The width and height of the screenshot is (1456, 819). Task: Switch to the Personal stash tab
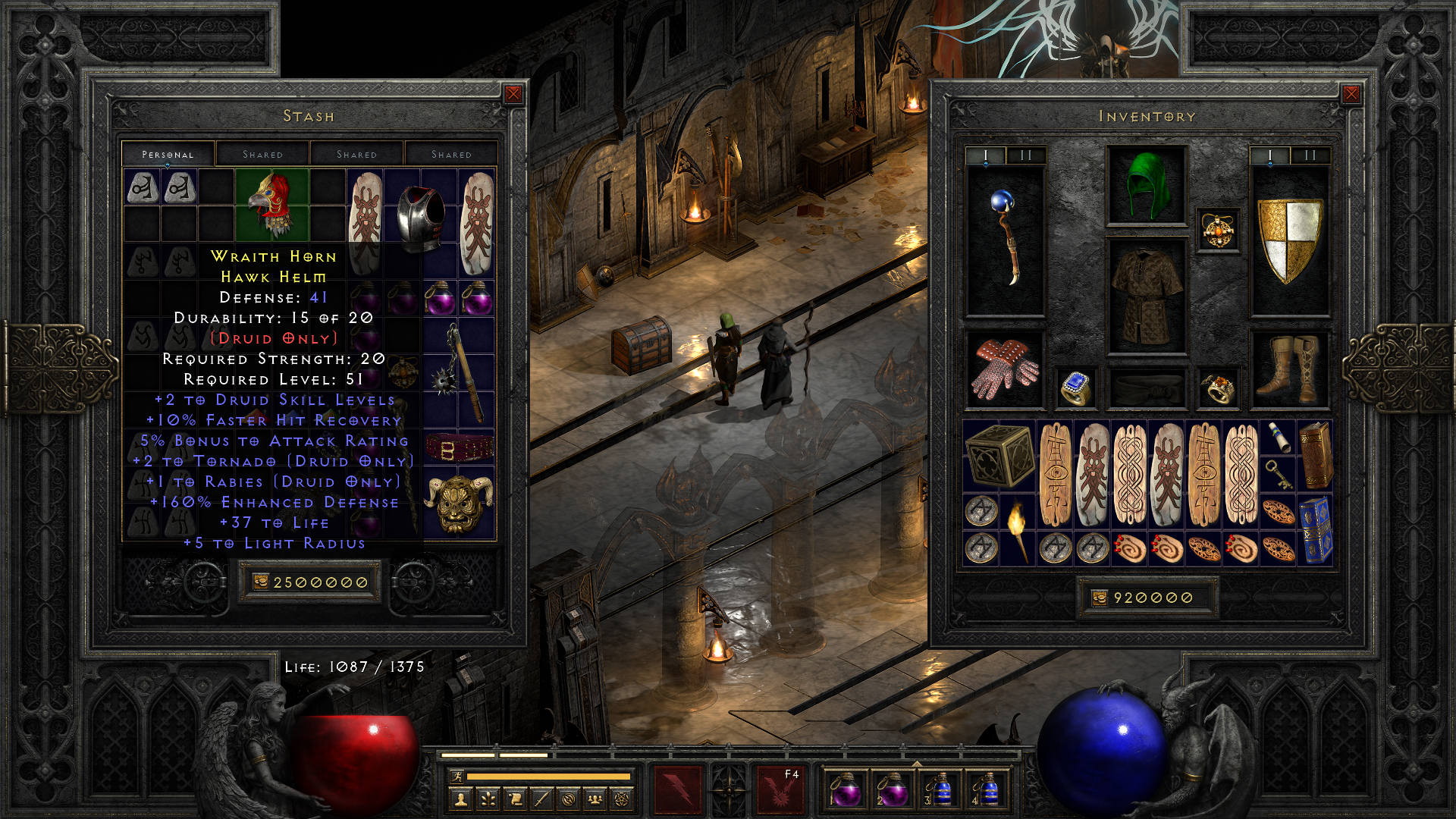pyautogui.click(x=168, y=154)
